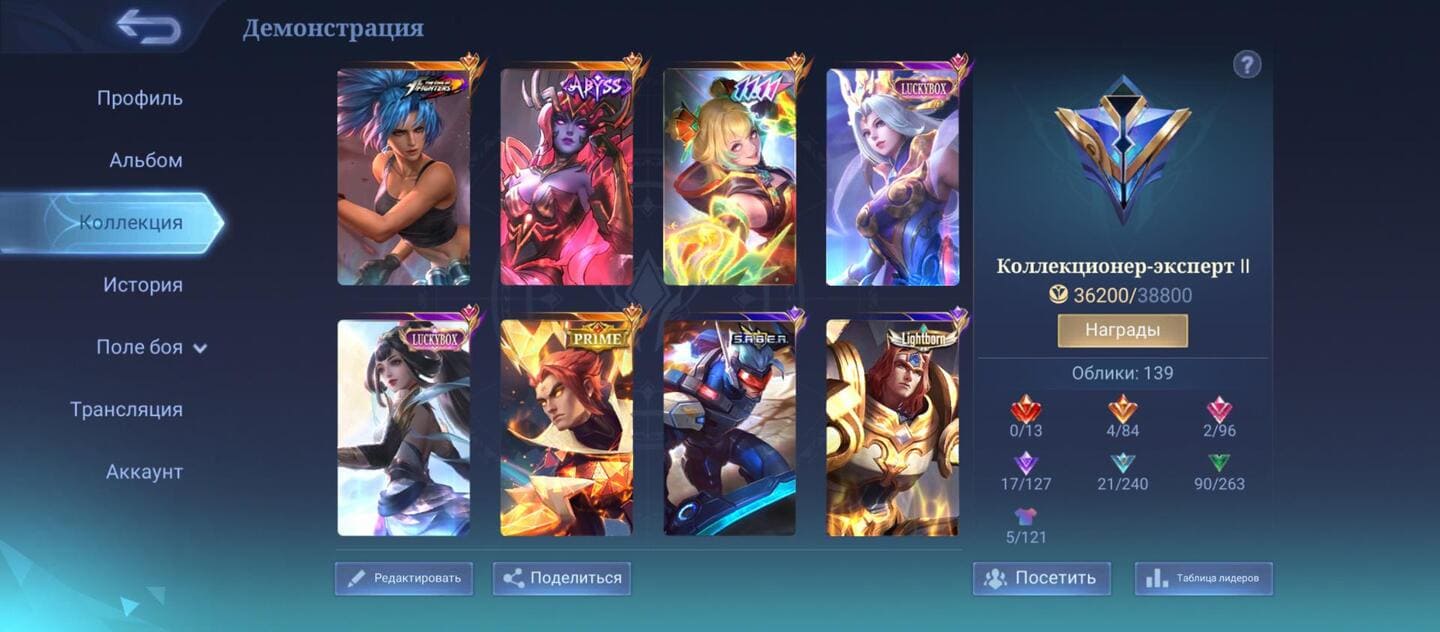Open the Профиль tab

pyautogui.click(x=140, y=98)
